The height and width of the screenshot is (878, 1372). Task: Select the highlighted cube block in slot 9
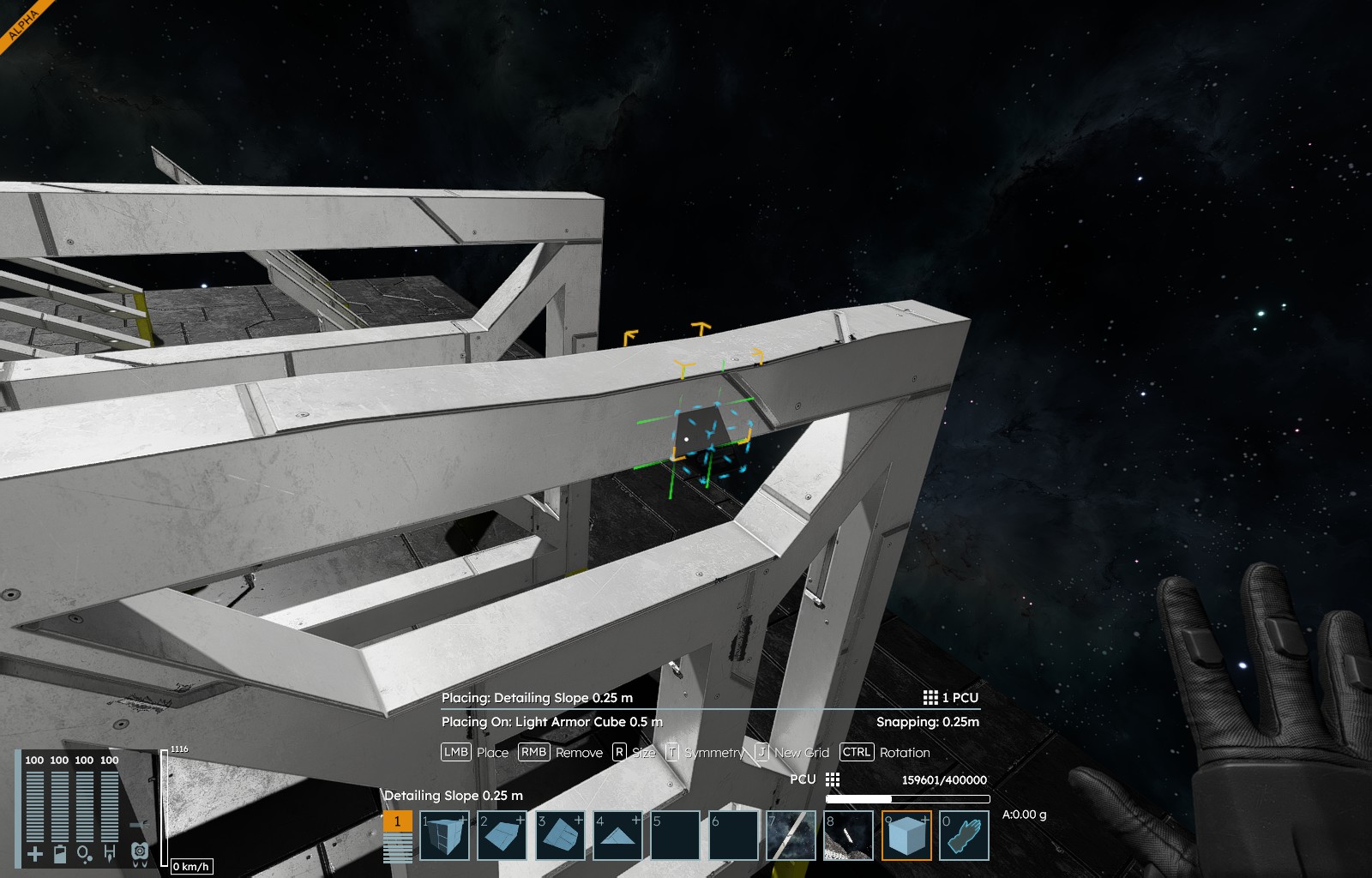point(906,836)
